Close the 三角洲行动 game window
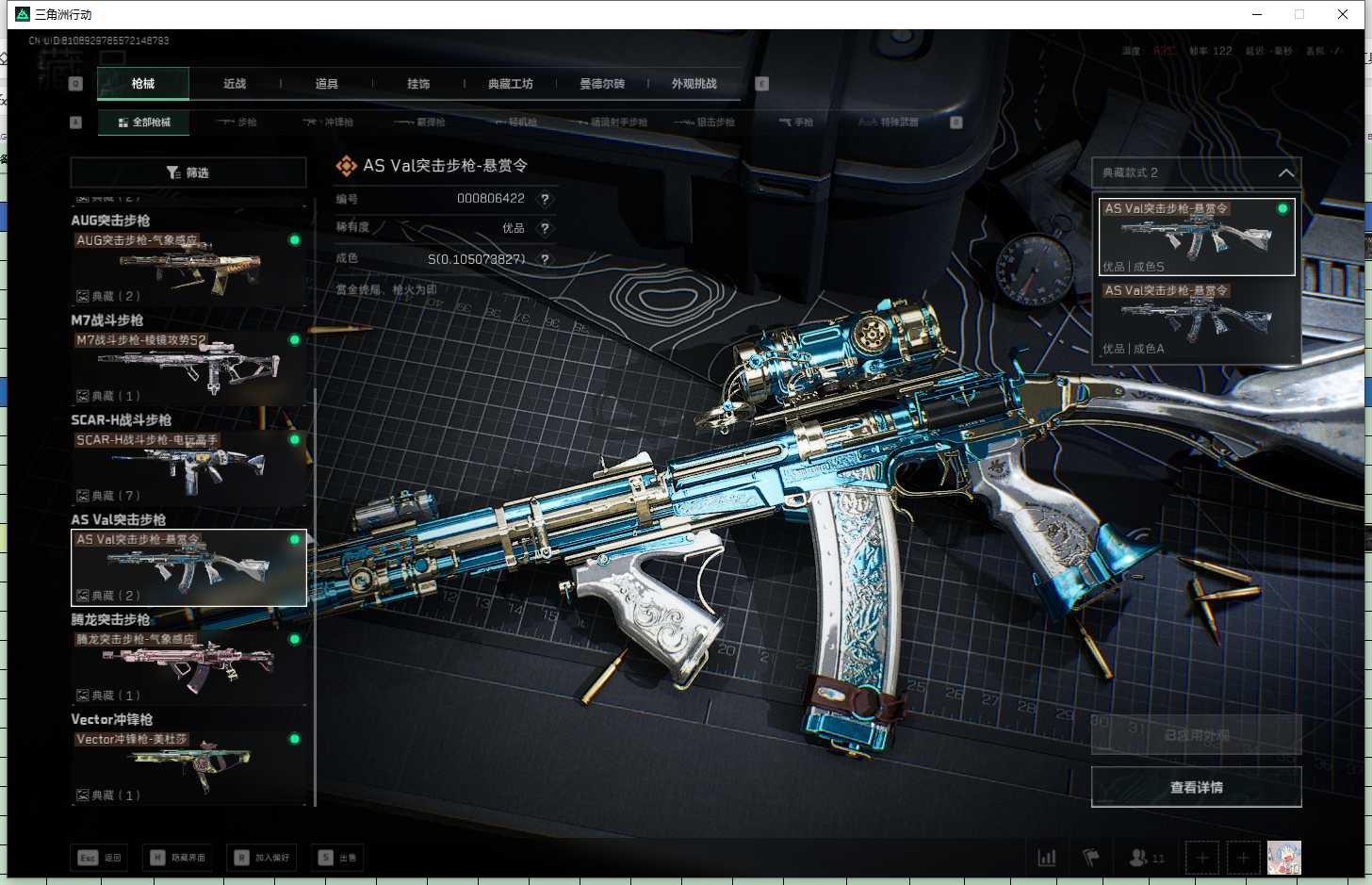Screen dimensions: 1372x885 click(x=1343, y=14)
